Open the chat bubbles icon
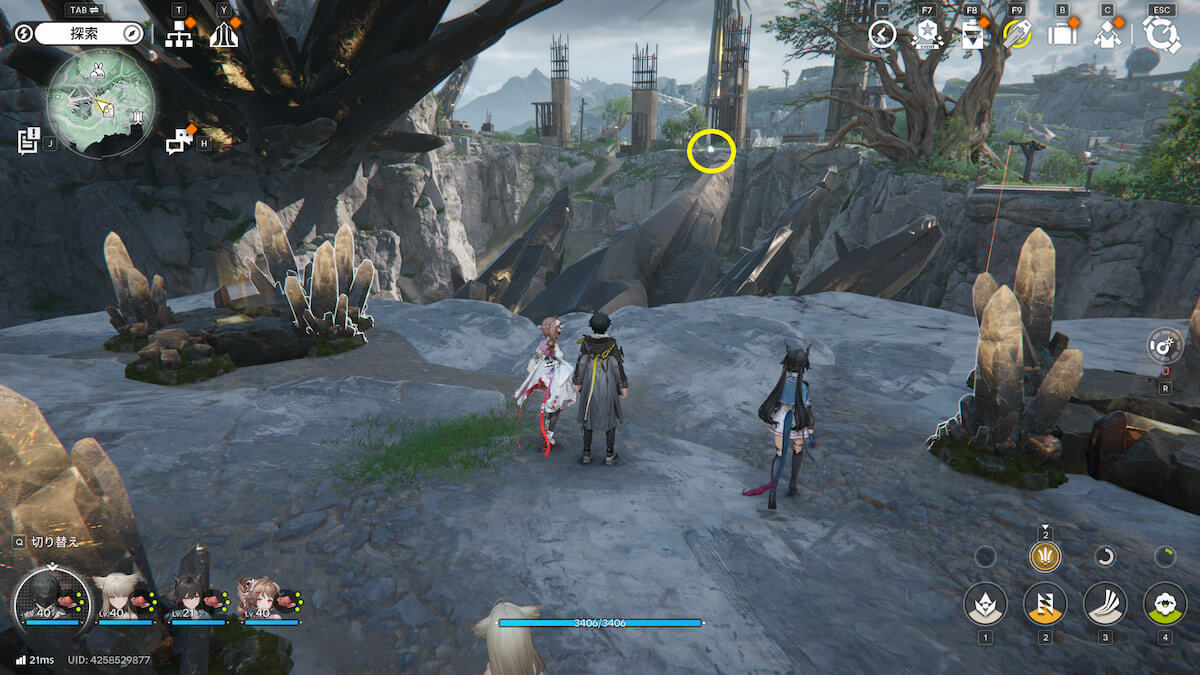Image resolution: width=1200 pixels, height=675 pixels. pos(179,142)
